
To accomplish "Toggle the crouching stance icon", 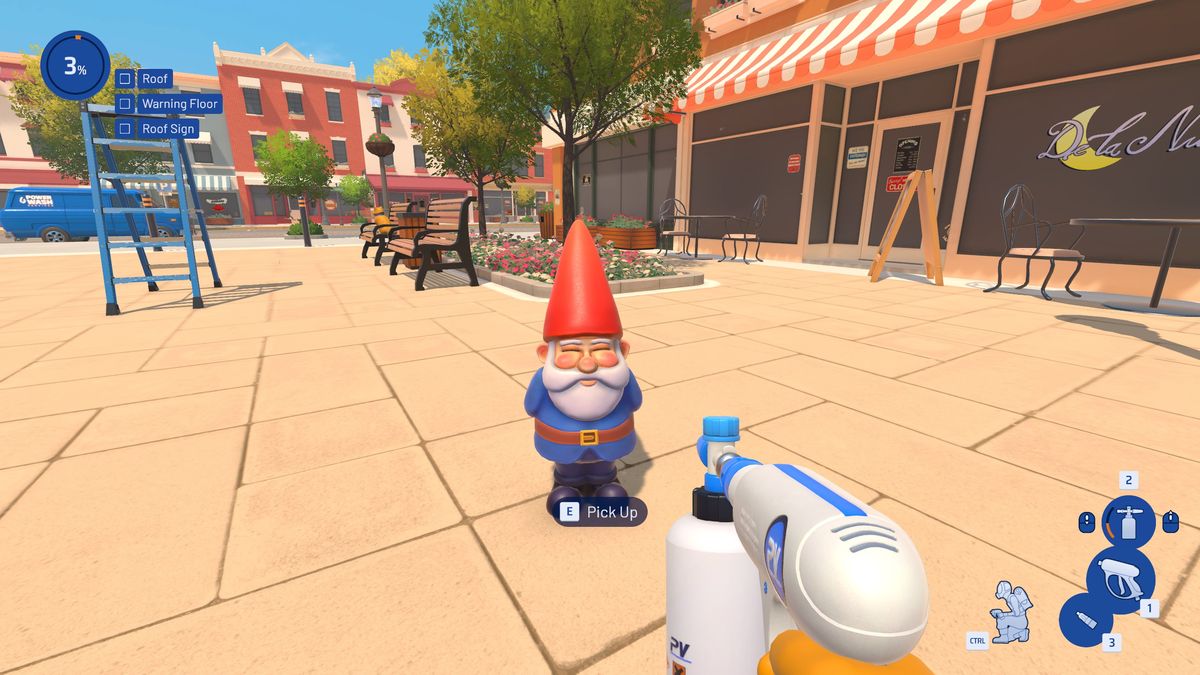I will click(1008, 610).
